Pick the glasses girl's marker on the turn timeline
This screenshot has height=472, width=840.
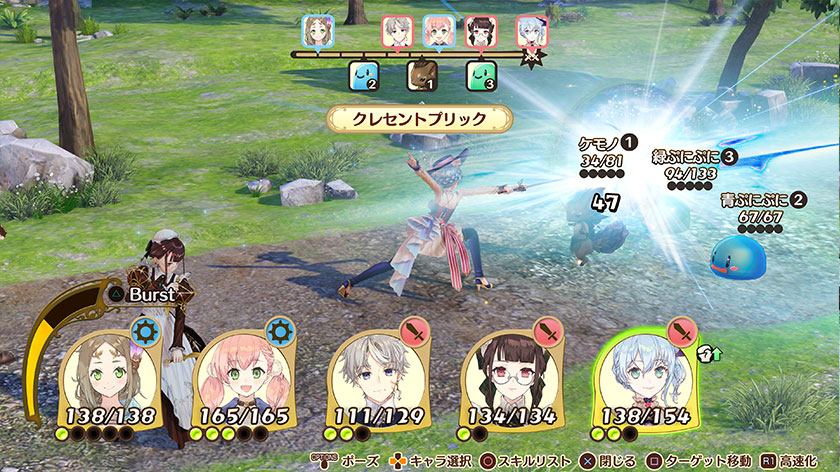tap(481, 31)
